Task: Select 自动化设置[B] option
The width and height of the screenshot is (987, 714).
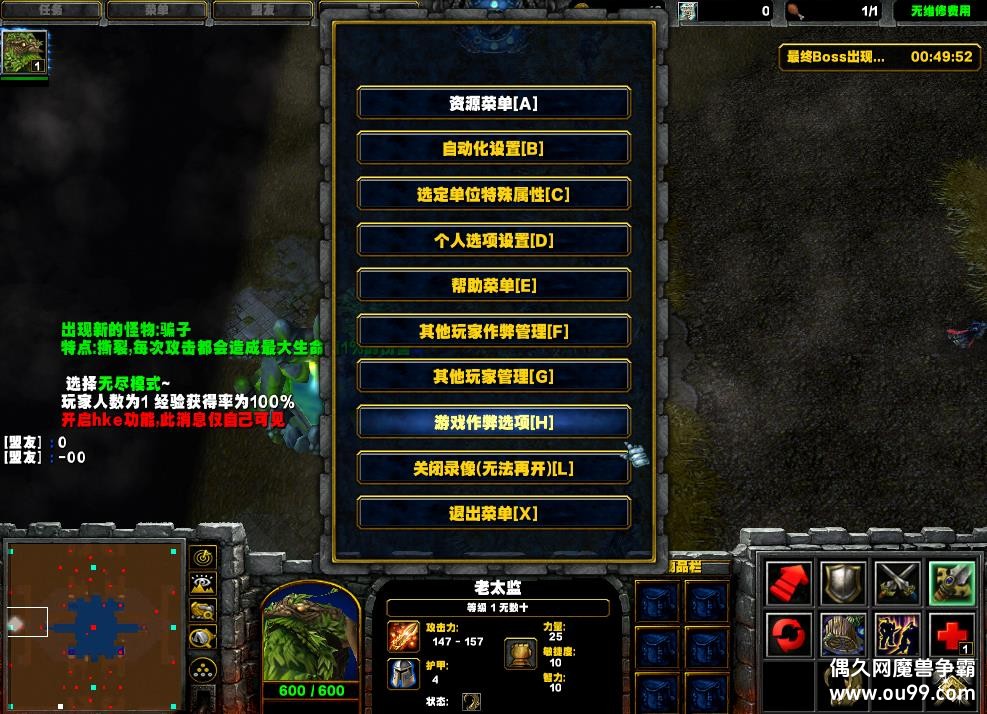Action: click(x=493, y=149)
